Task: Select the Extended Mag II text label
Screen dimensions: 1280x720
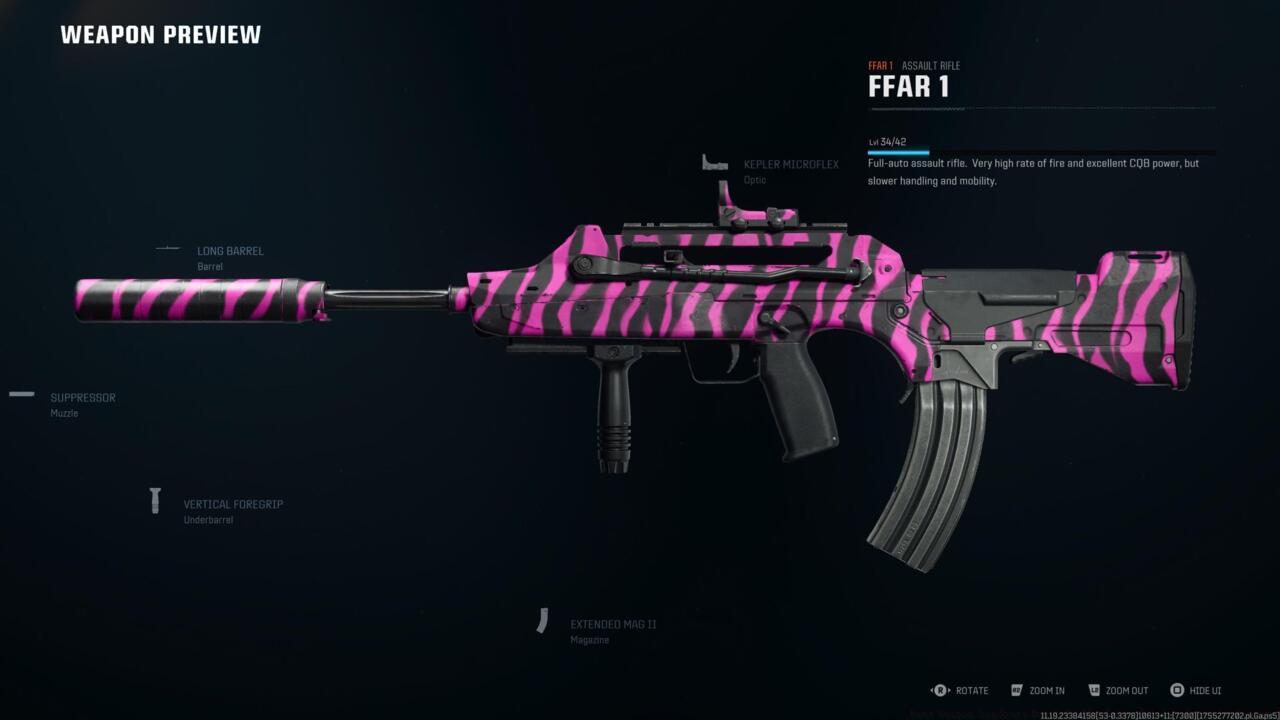Action: click(x=613, y=623)
